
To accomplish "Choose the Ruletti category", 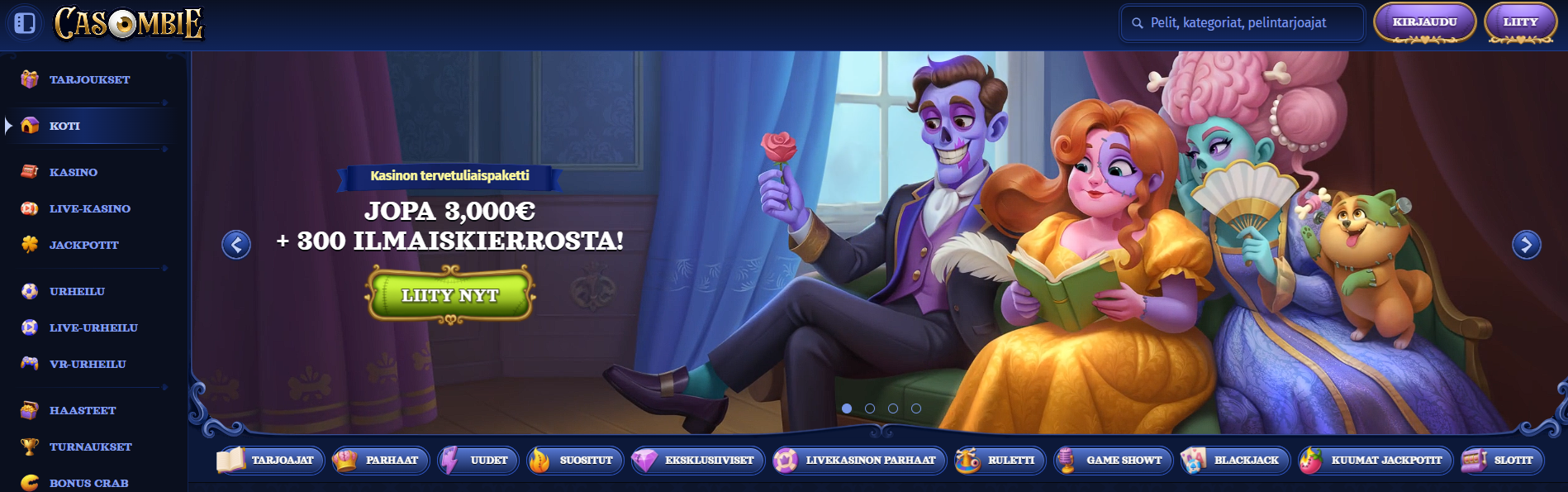I will [x=1000, y=460].
